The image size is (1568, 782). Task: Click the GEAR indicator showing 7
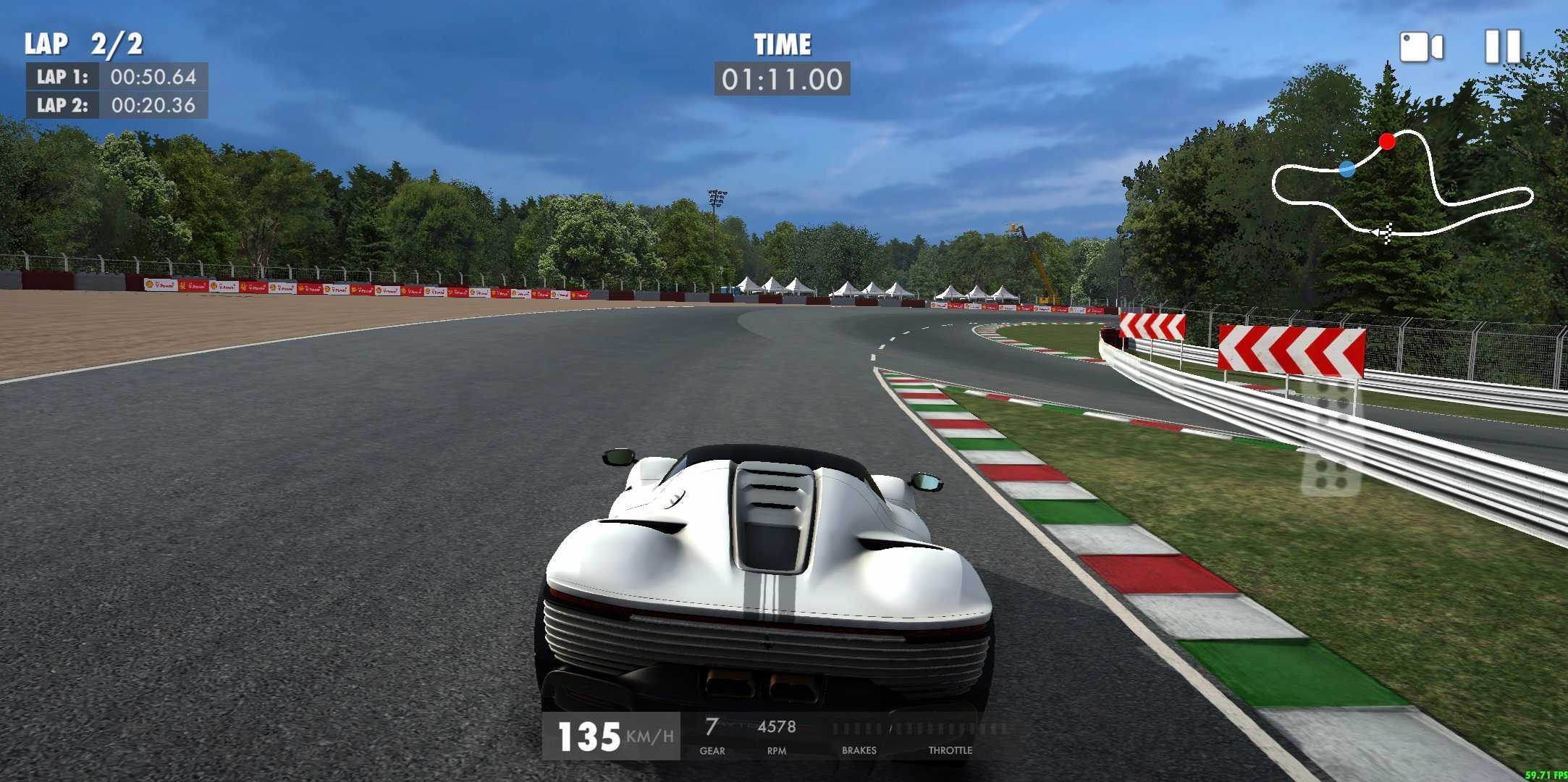coord(712,731)
